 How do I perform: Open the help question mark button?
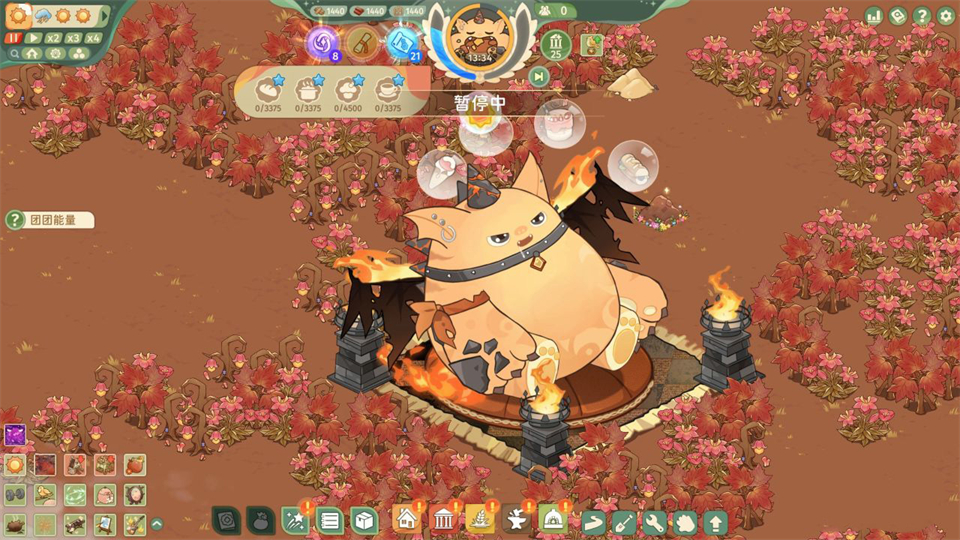pyautogui.click(x=921, y=16)
